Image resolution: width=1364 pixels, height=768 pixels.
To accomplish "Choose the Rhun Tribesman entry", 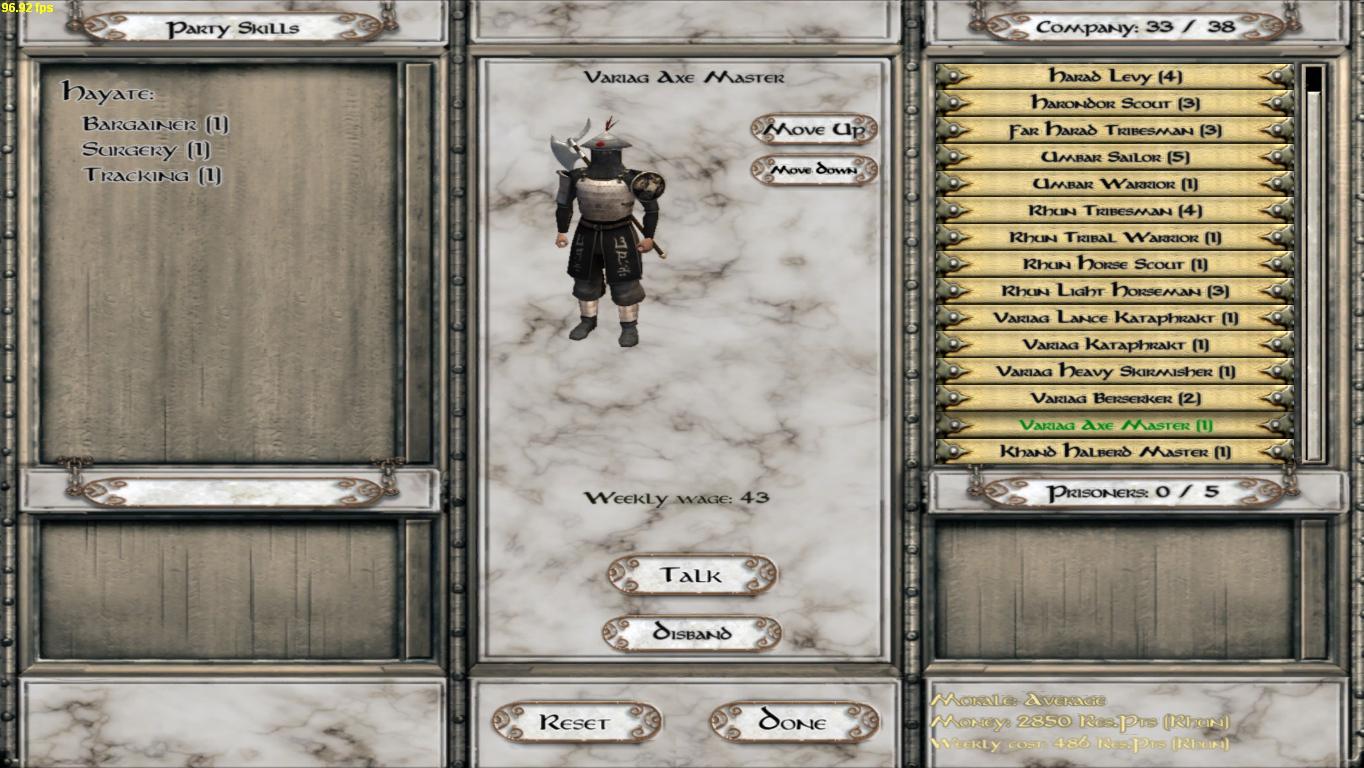I will [x=1115, y=211].
